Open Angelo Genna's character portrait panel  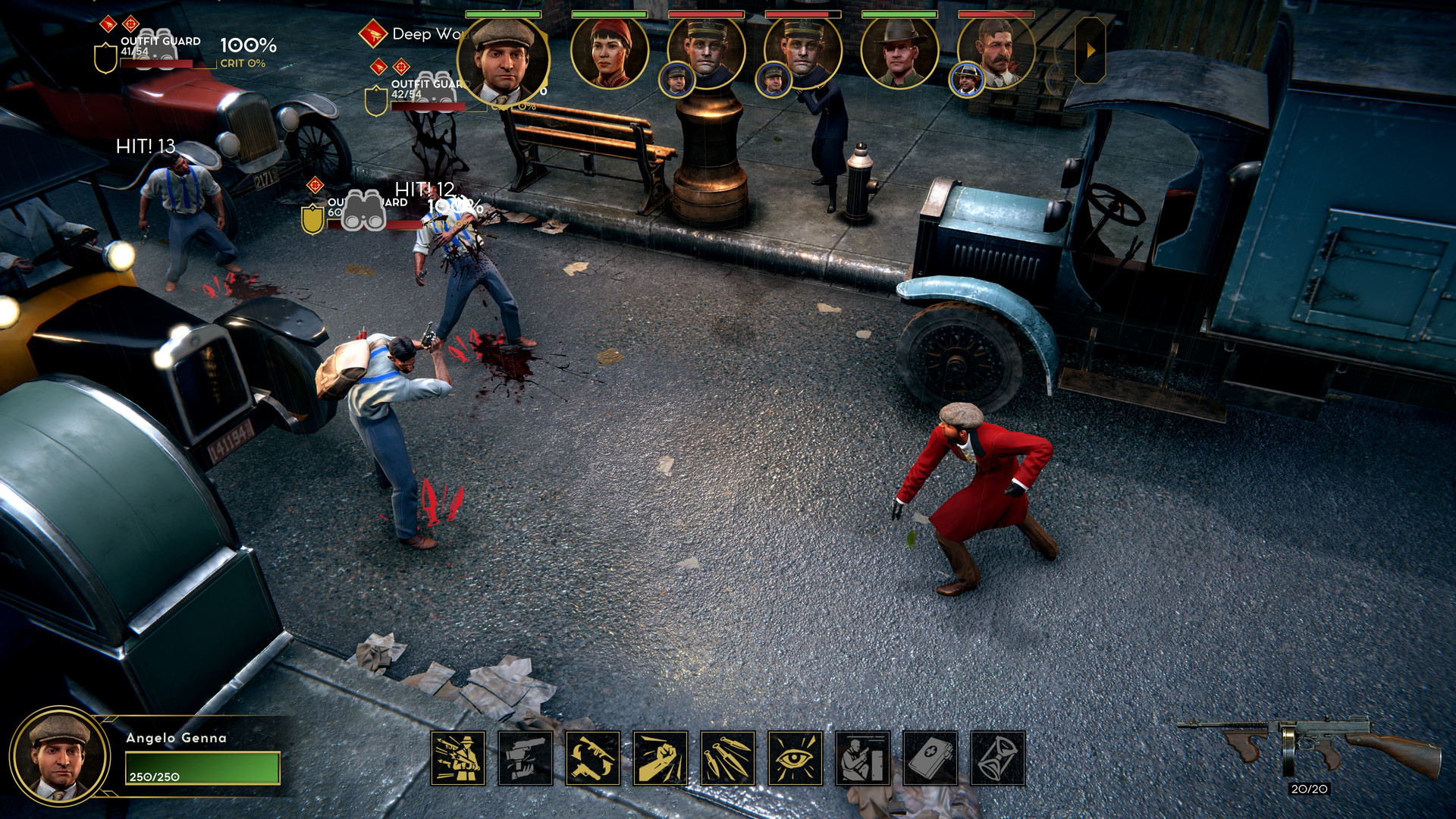(x=59, y=755)
